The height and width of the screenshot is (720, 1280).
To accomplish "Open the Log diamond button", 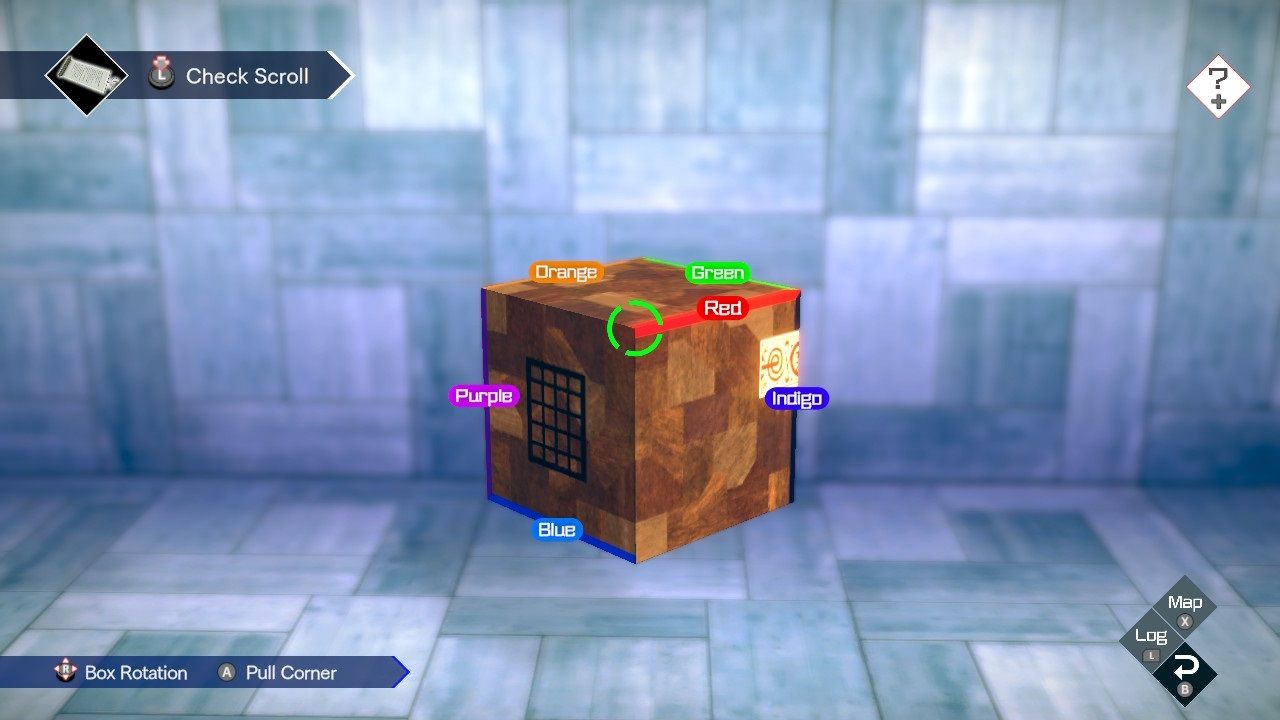I will point(1151,638).
